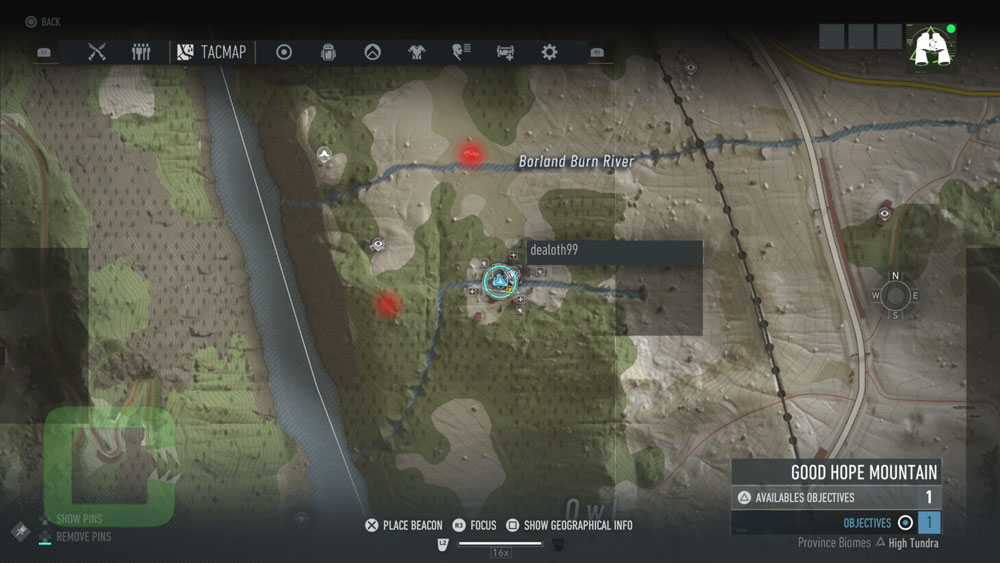This screenshot has height=563, width=1000.
Task: Choose the Remove Pins option
Action: pyautogui.click(x=82, y=537)
